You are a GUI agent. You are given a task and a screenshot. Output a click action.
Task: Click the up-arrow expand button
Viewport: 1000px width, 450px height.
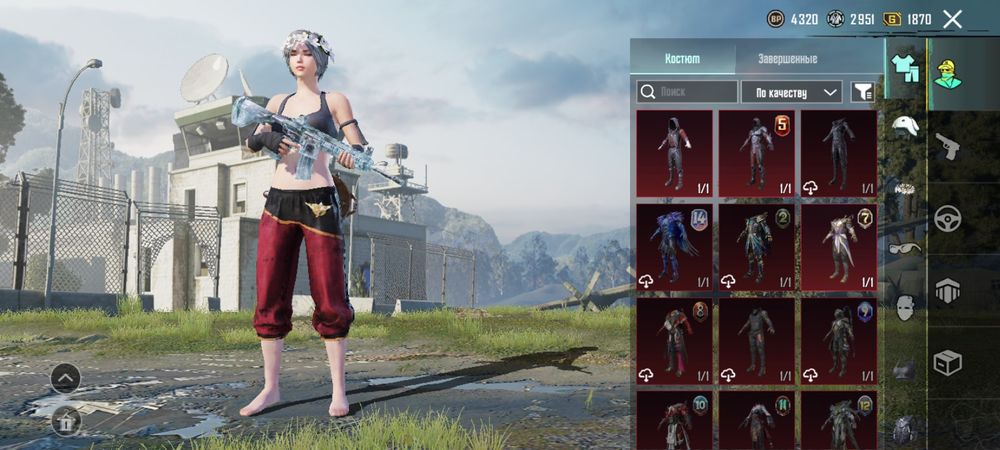coord(65,378)
